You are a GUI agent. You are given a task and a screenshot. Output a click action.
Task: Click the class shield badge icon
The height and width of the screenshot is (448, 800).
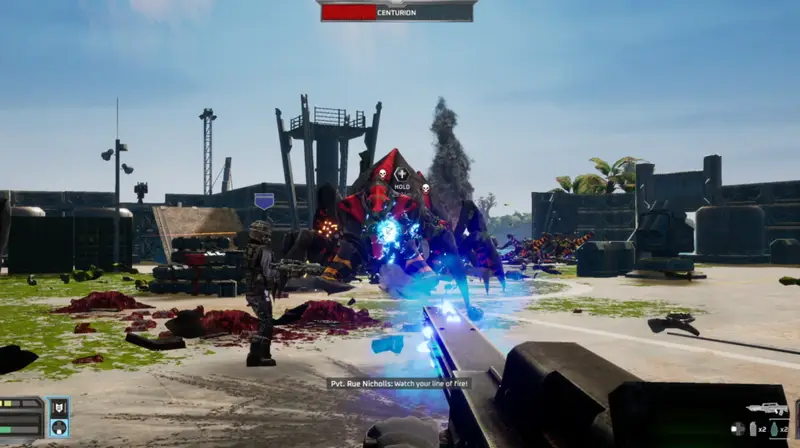pos(59,408)
